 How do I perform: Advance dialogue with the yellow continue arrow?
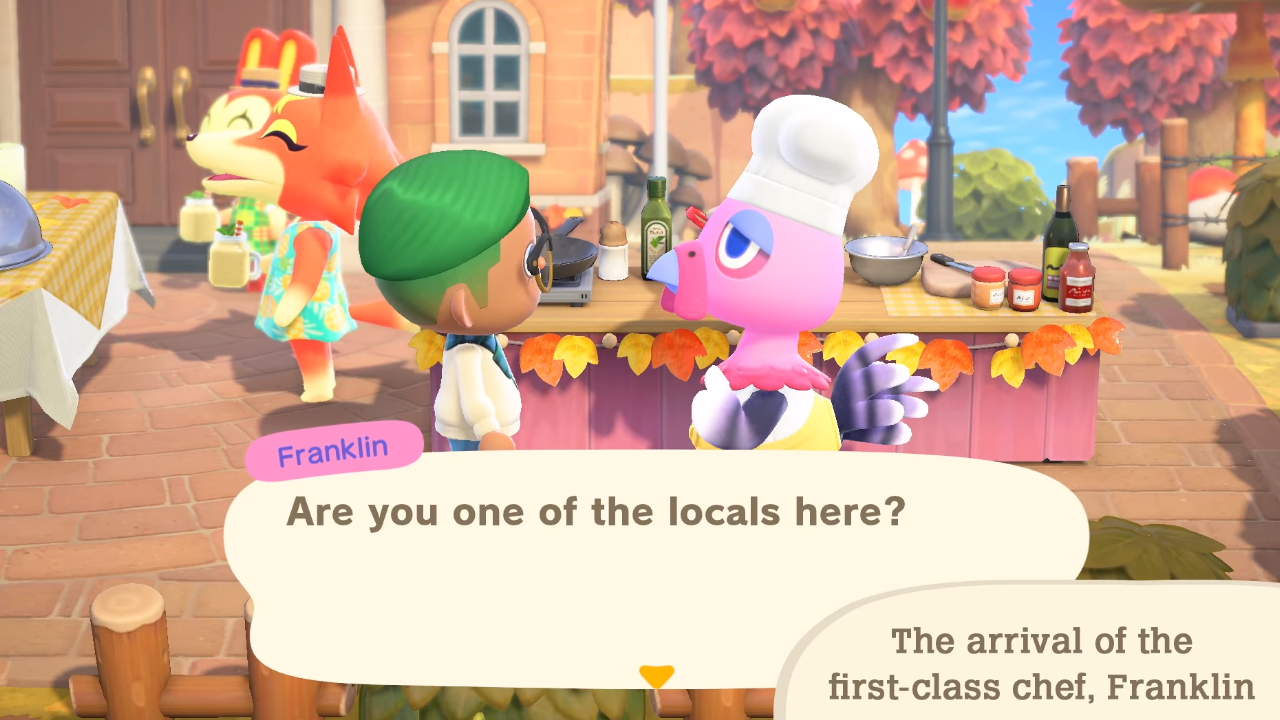click(x=656, y=677)
